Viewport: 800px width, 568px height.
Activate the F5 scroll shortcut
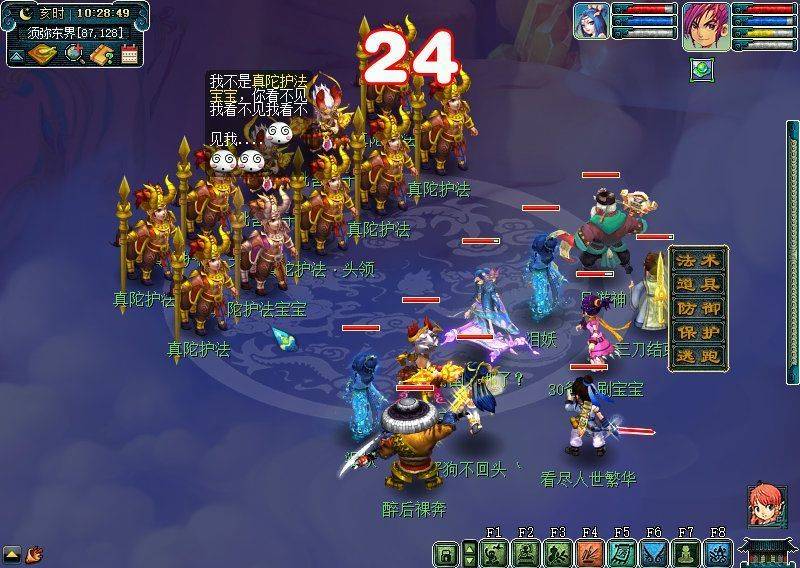[622, 553]
